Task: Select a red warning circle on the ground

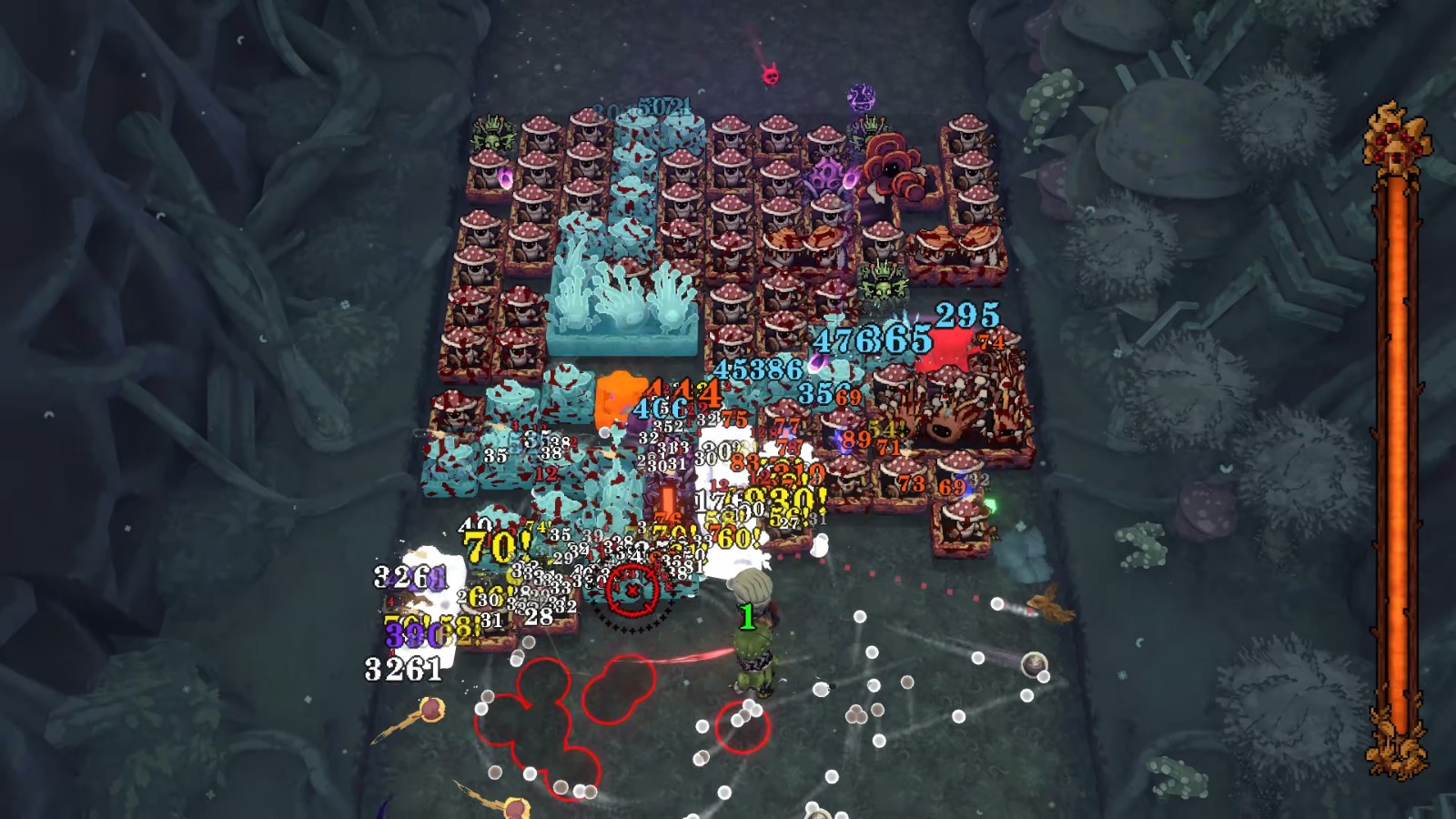Action: [x=742, y=728]
